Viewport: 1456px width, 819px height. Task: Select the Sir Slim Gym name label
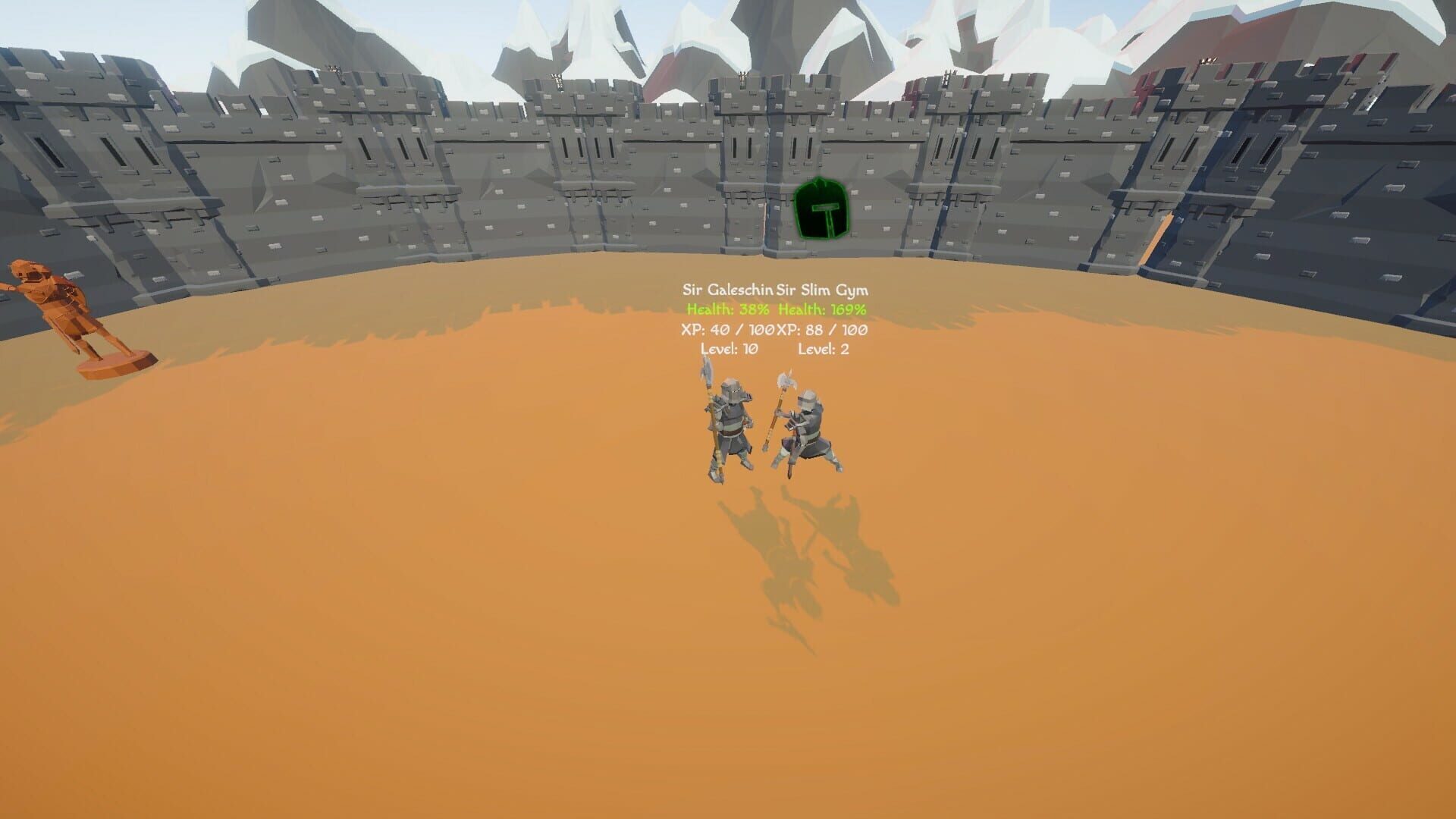tap(824, 289)
